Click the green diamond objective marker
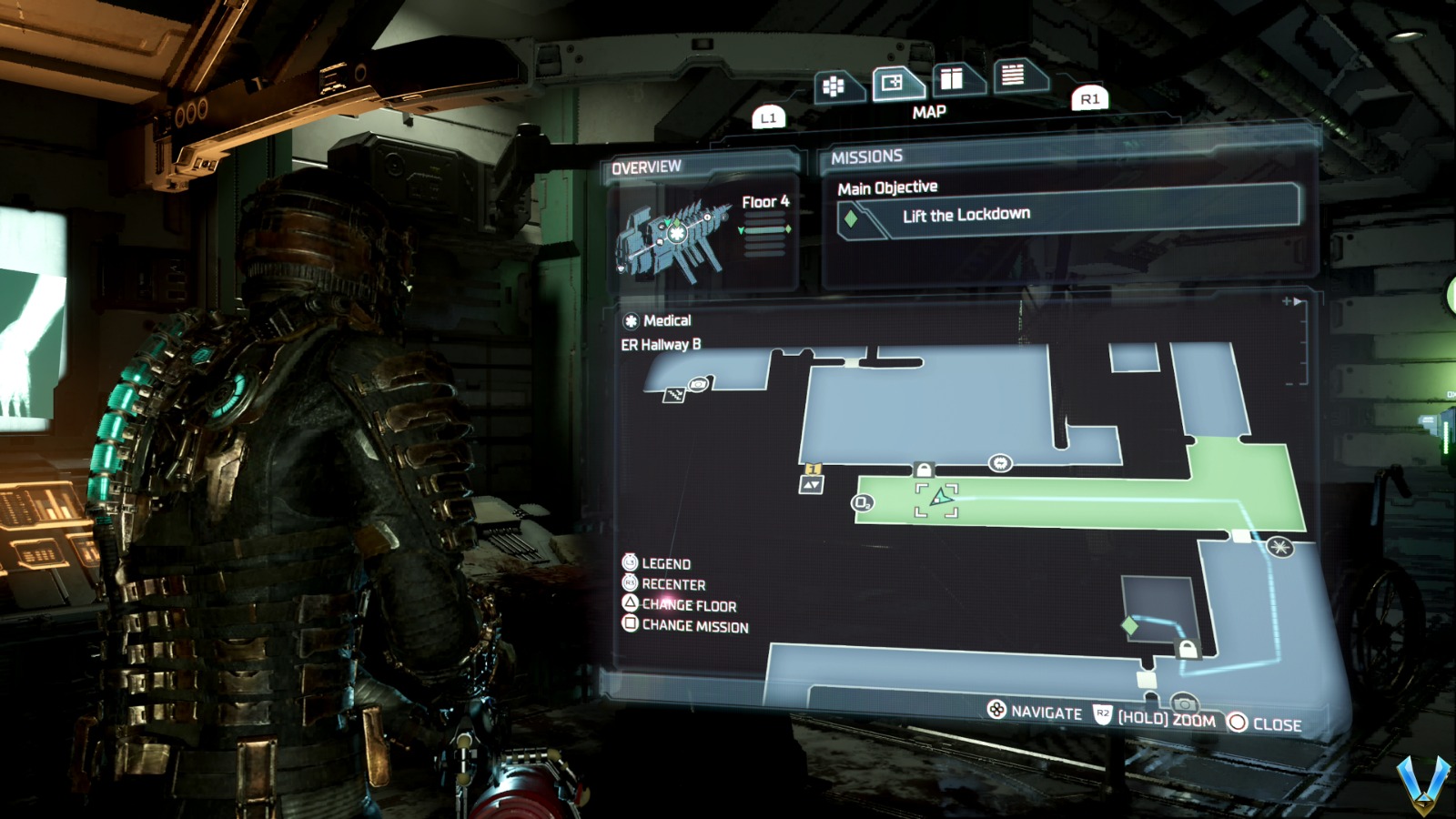This screenshot has height=819, width=1456. point(1127,624)
